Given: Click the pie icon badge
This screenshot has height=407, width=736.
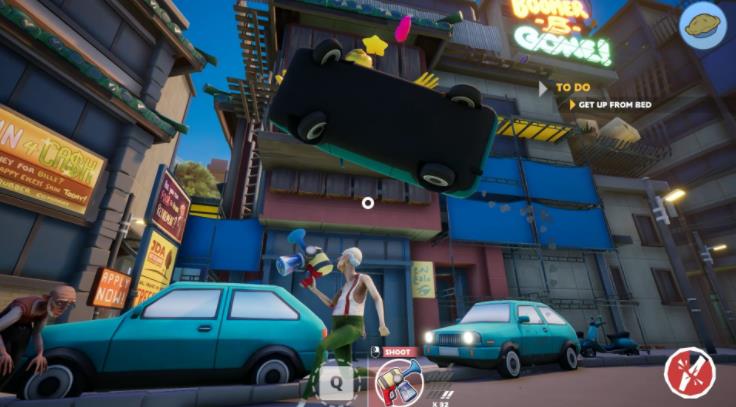Looking at the screenshot, I should [x=704, y=26].
